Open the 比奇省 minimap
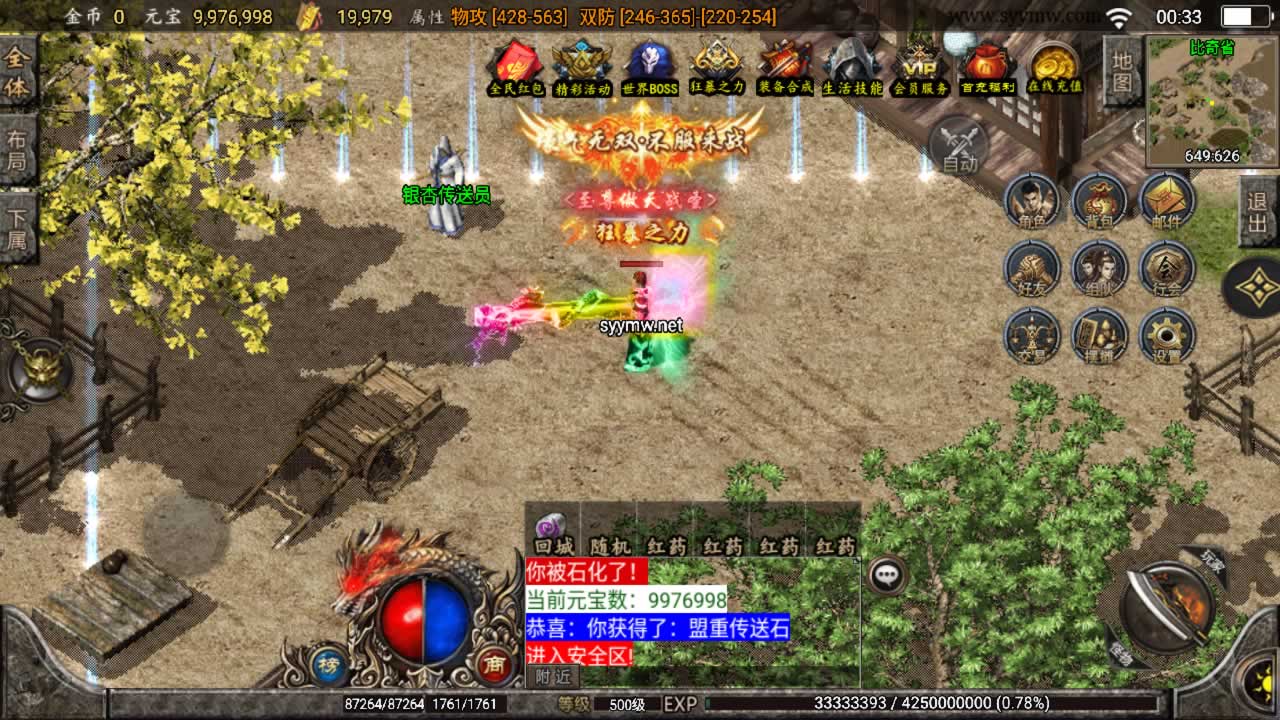Image resolution: width=1280 pixels, height=720 pixels. click(x=1212, y=100)
